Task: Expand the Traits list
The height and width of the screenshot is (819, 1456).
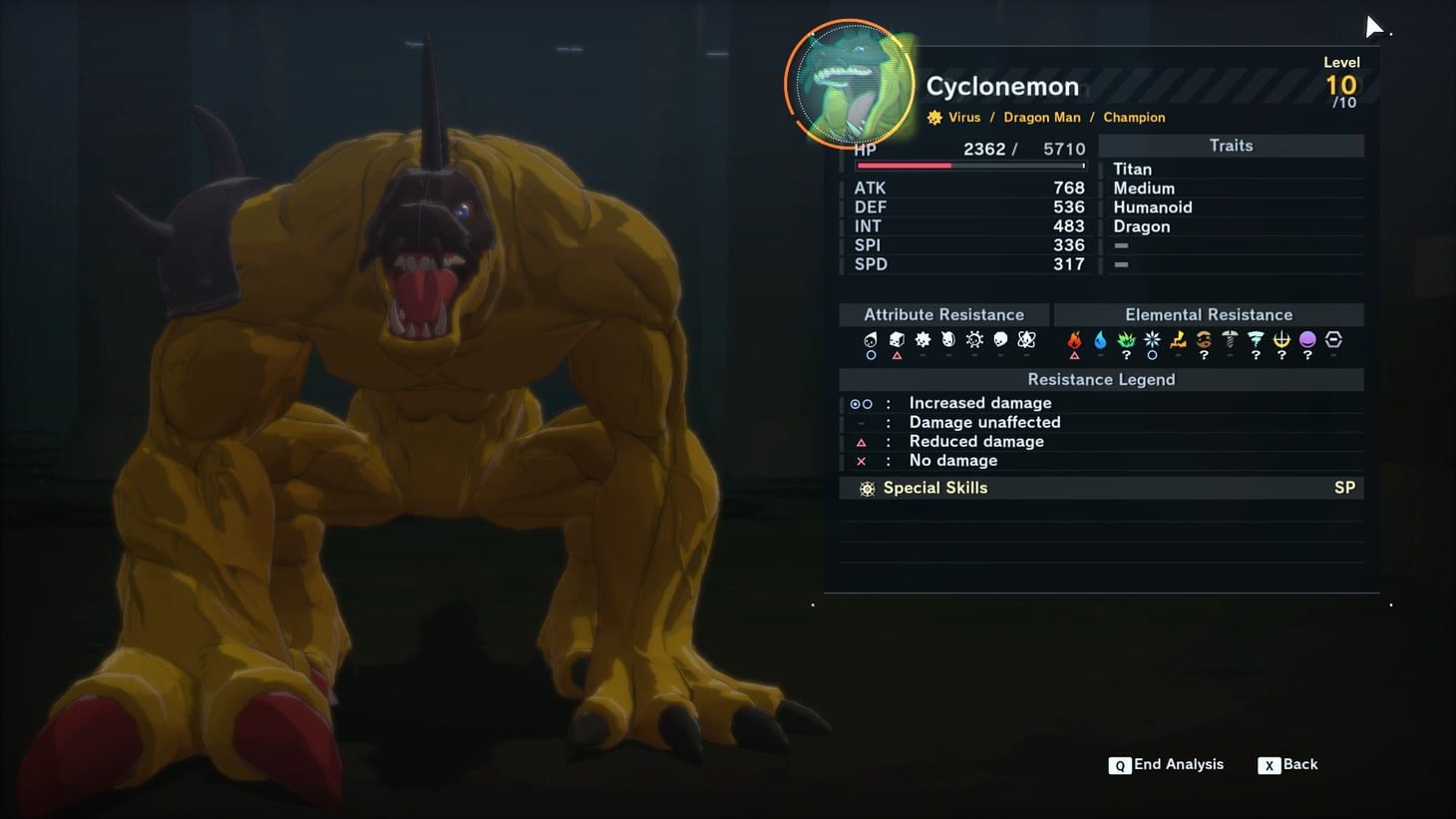Action: click(1231, 146)
